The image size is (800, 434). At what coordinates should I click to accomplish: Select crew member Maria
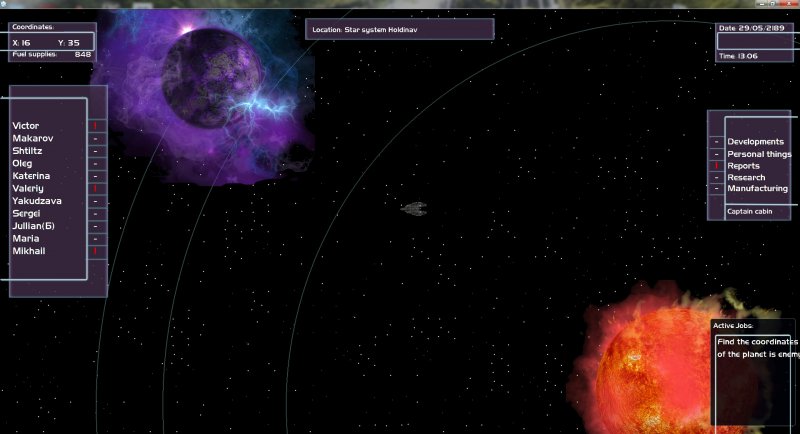(25, 239)
